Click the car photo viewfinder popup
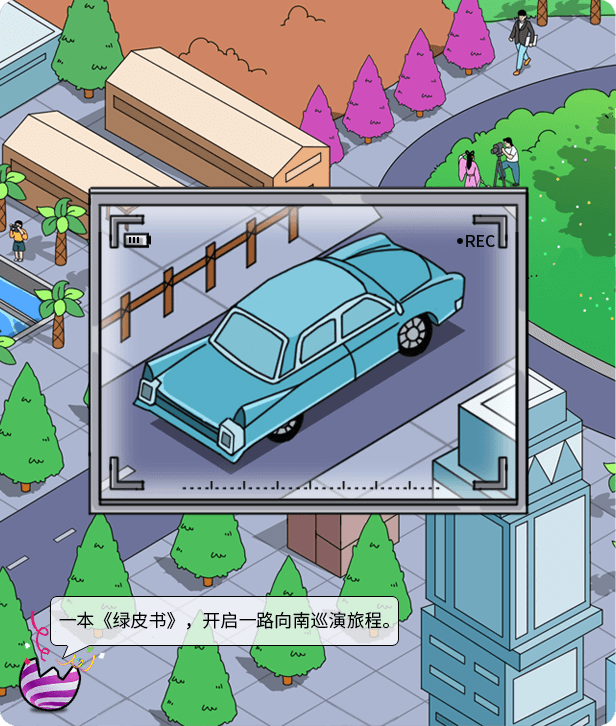 click(307, 350)
